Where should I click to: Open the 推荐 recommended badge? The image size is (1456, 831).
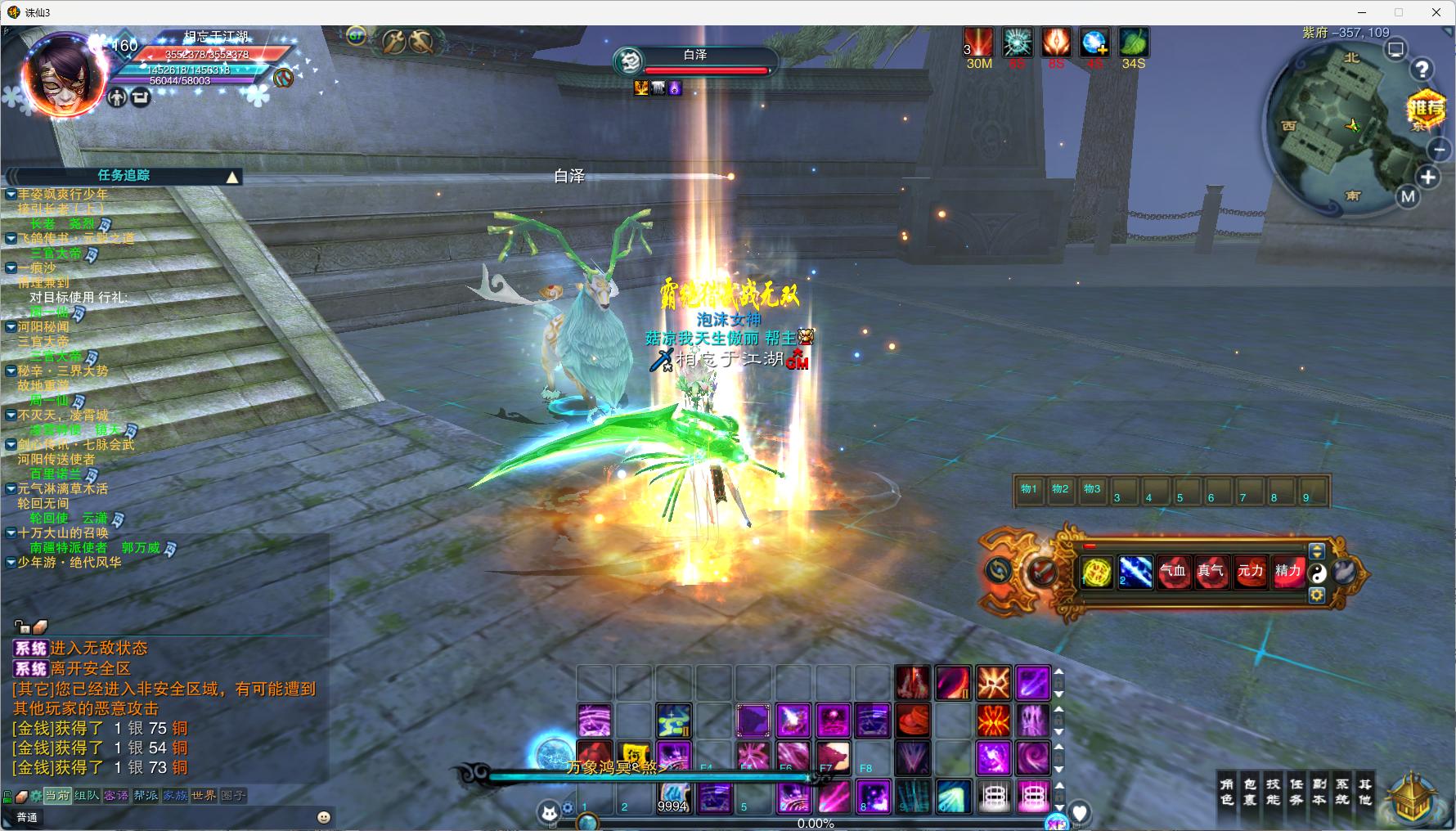coord(1426,109)
